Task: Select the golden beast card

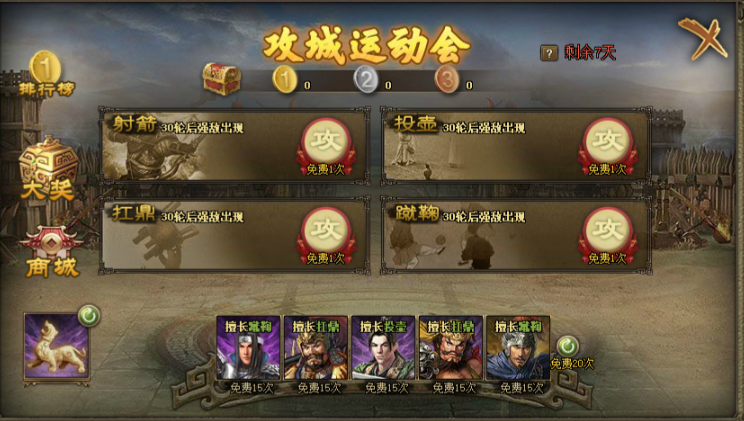Action: pos(56,346)
